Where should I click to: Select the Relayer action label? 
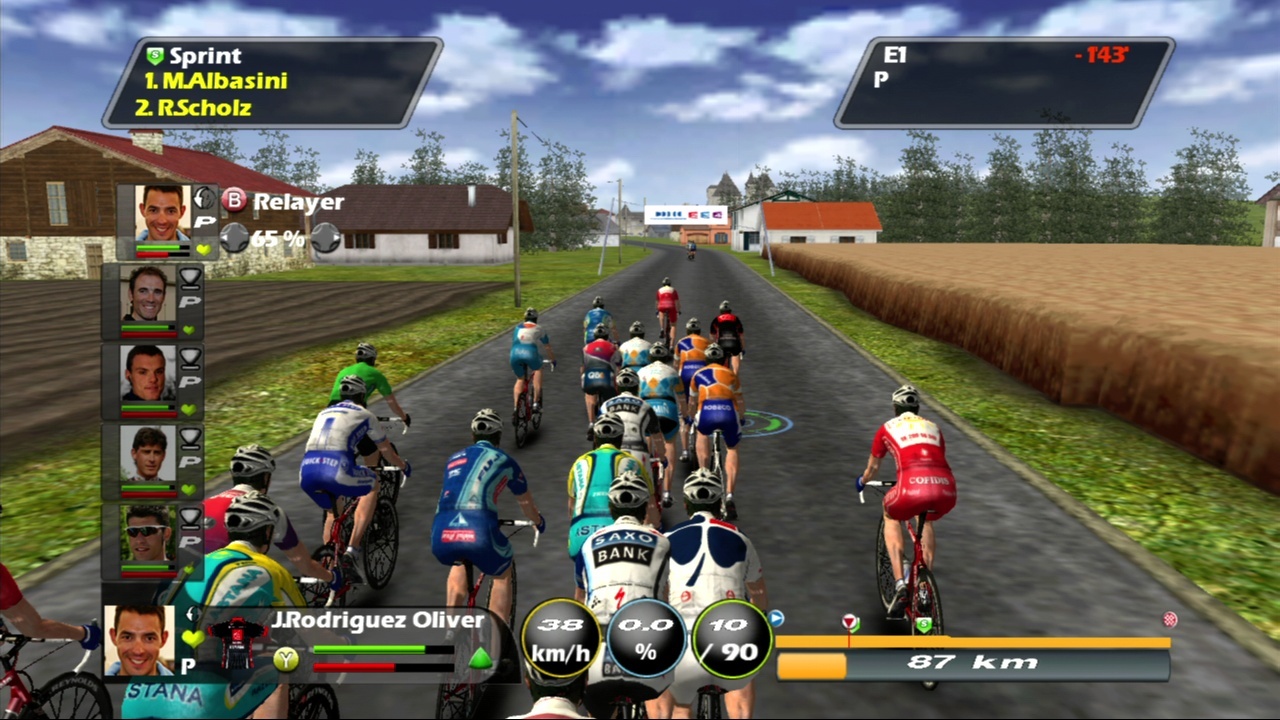(x=297, y=201)
